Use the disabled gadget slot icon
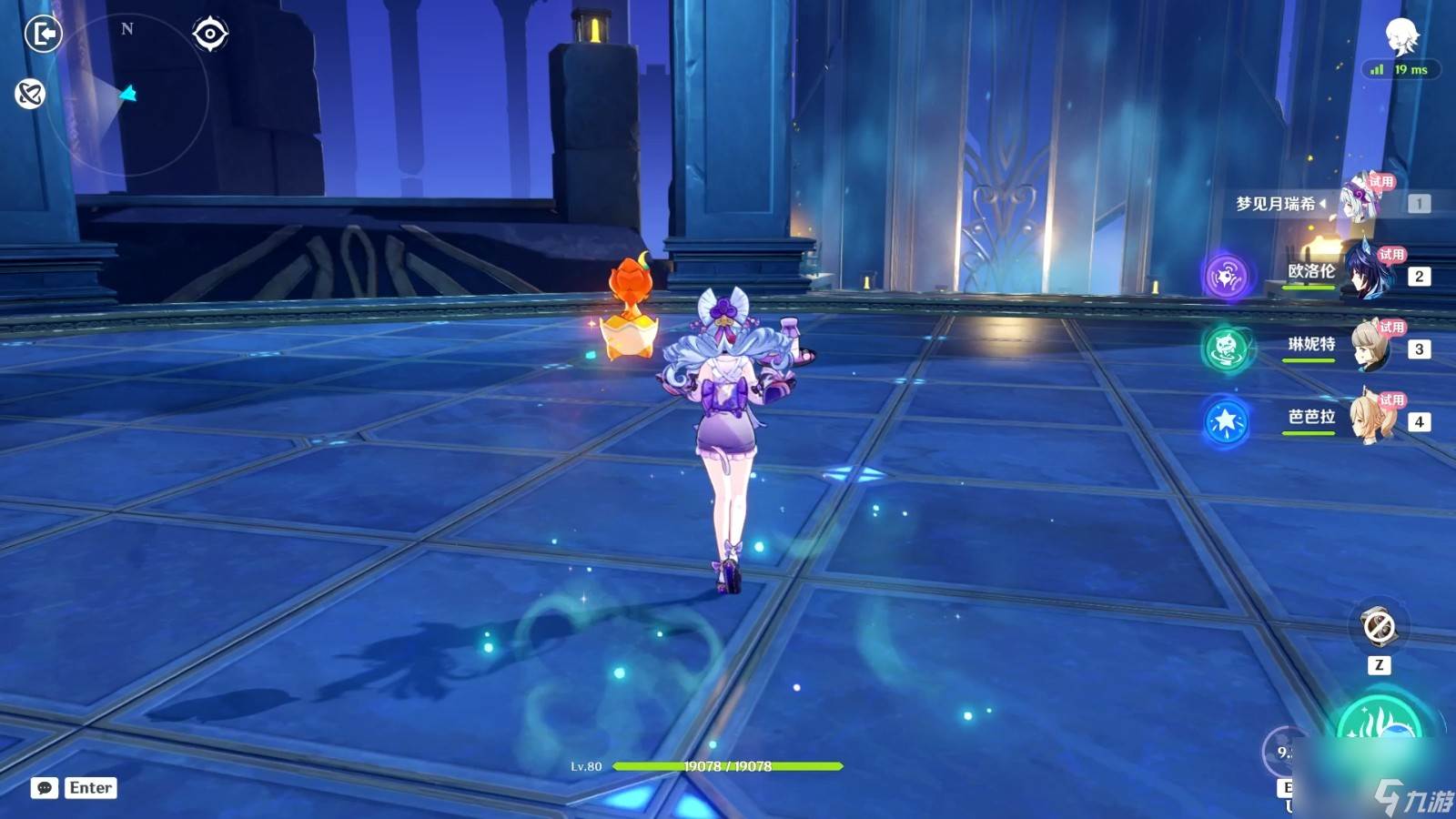Screen dimensions: 1456x819 pyautogui.click(x=1379, y=627)
